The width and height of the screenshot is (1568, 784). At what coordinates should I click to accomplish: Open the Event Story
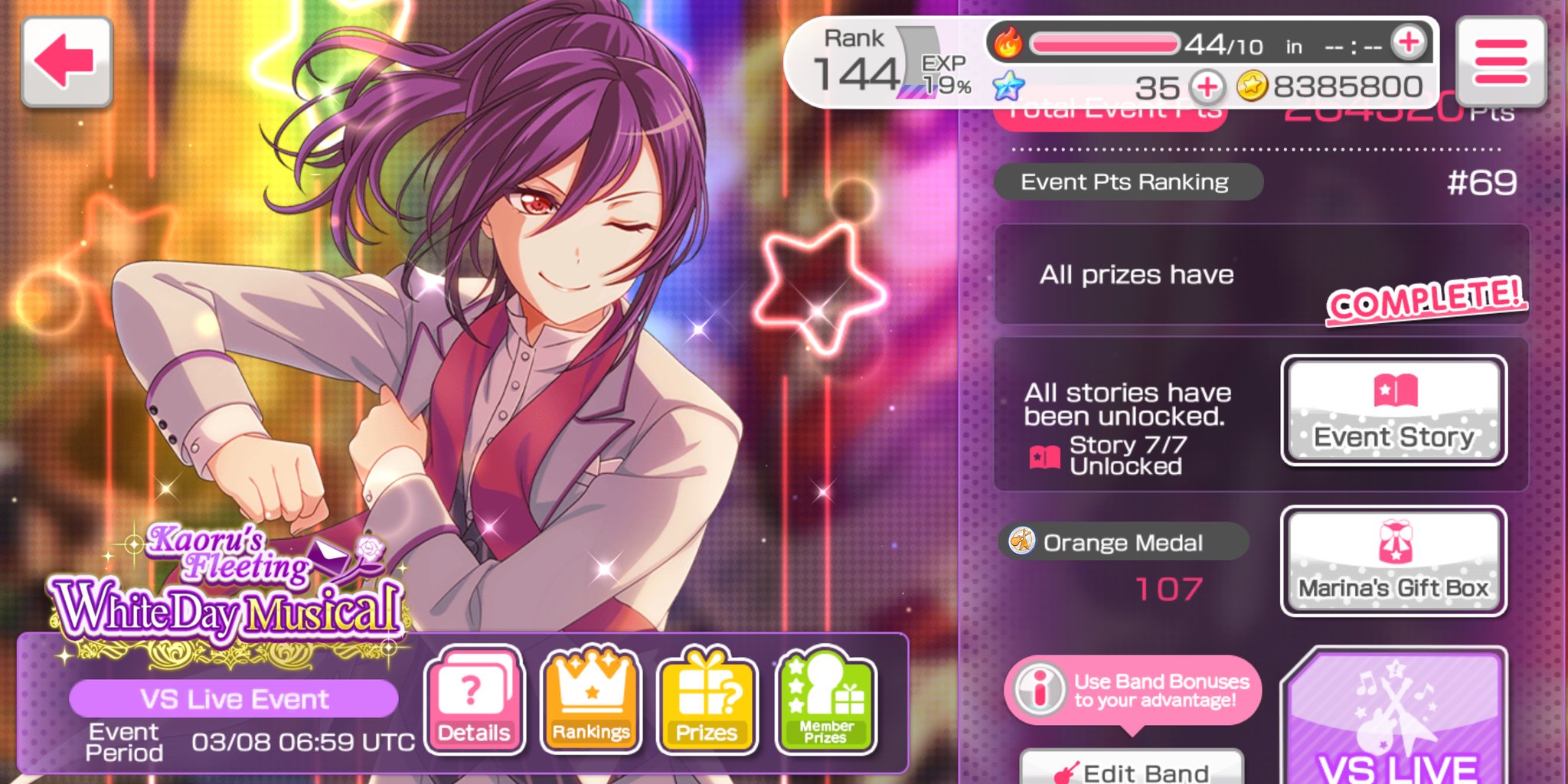(x=1393, y=410)
